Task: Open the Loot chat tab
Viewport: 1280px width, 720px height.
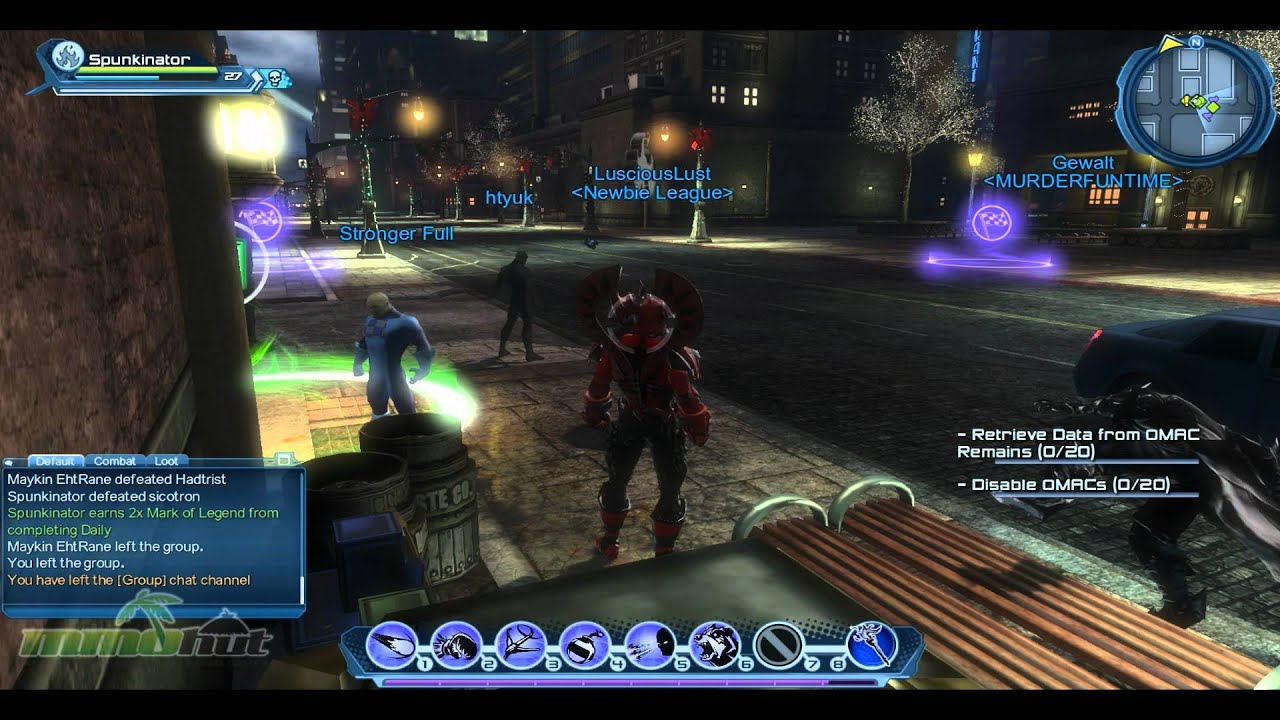Action: click(166, 461)
